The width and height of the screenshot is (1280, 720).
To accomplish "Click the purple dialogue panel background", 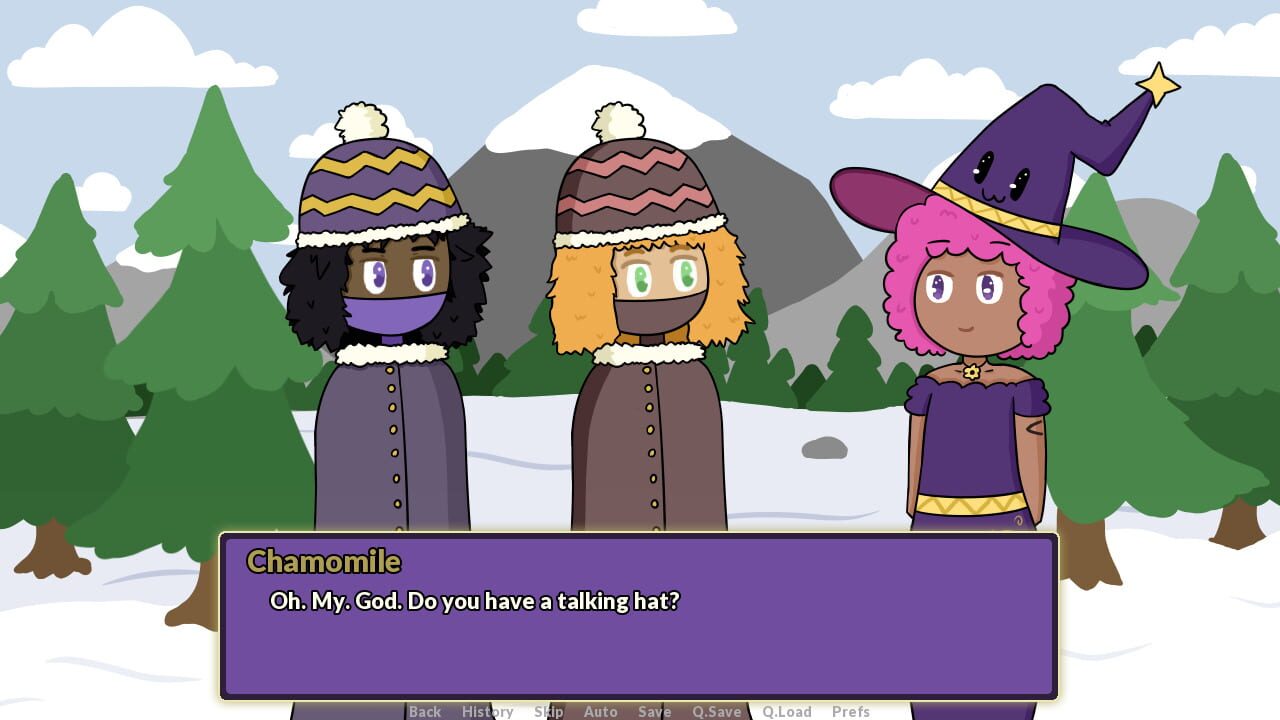I will coord(640,660).
